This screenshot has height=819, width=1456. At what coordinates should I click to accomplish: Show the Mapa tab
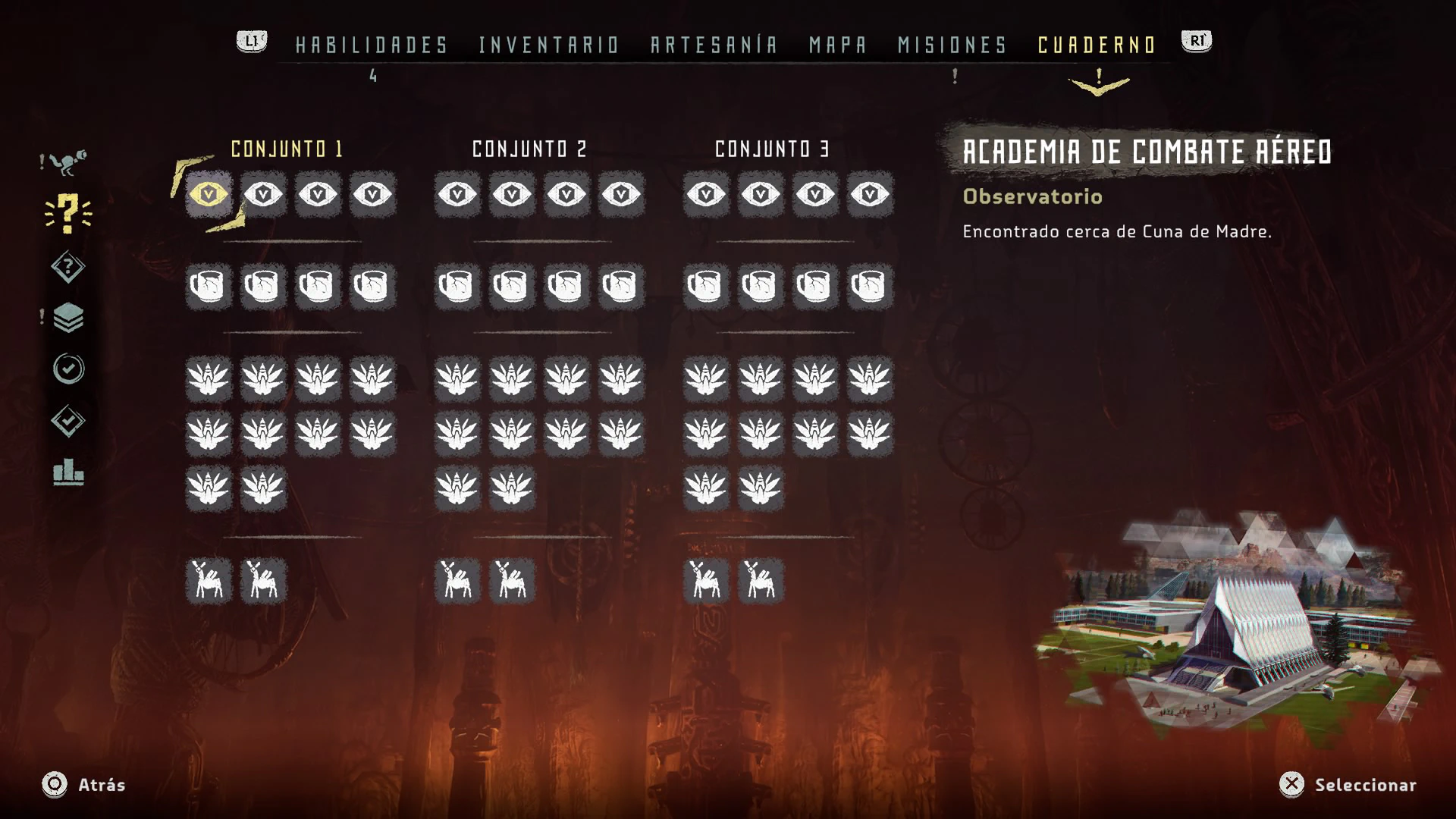838,45
